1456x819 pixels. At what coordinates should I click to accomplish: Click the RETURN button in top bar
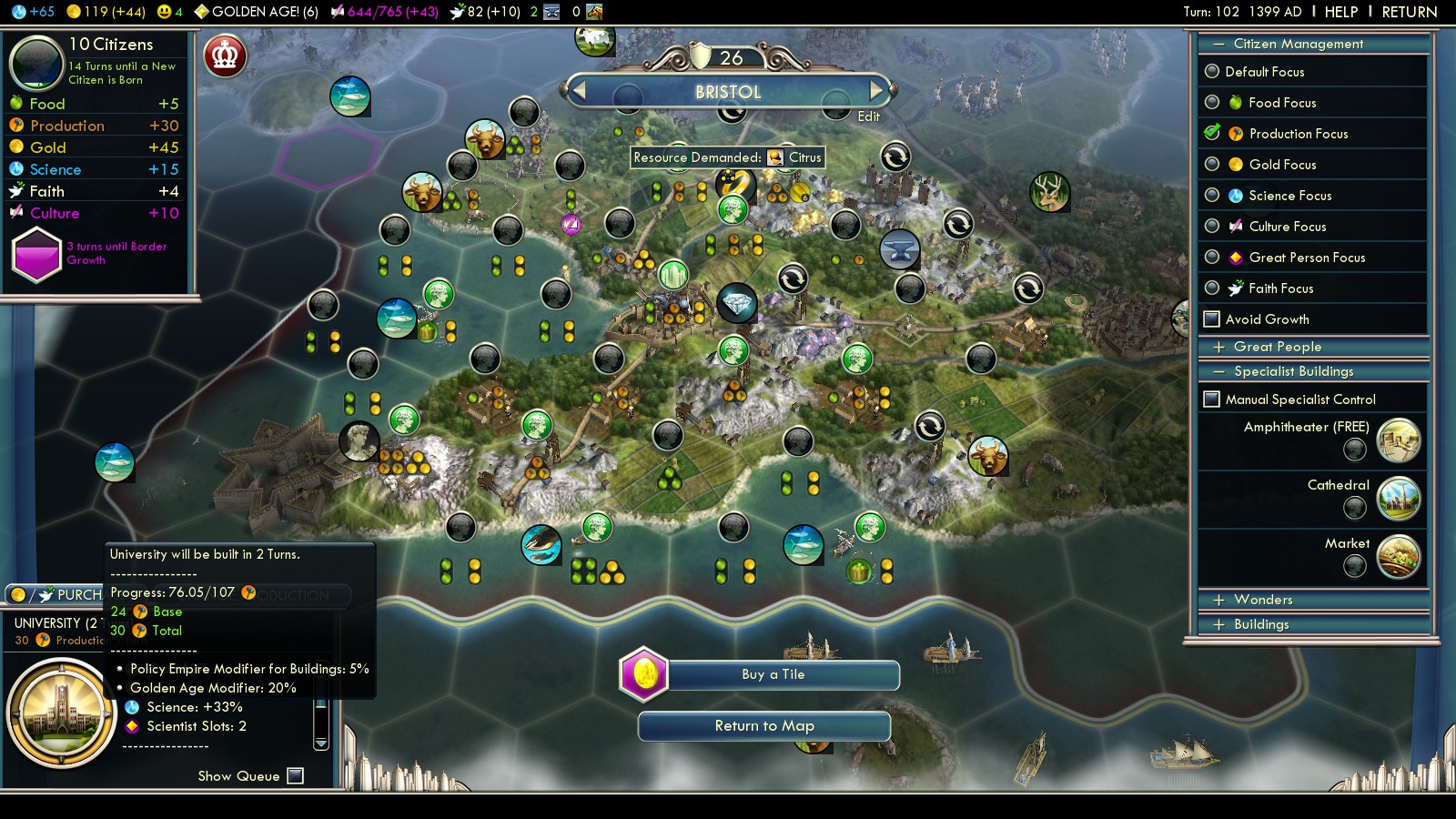1409,12
